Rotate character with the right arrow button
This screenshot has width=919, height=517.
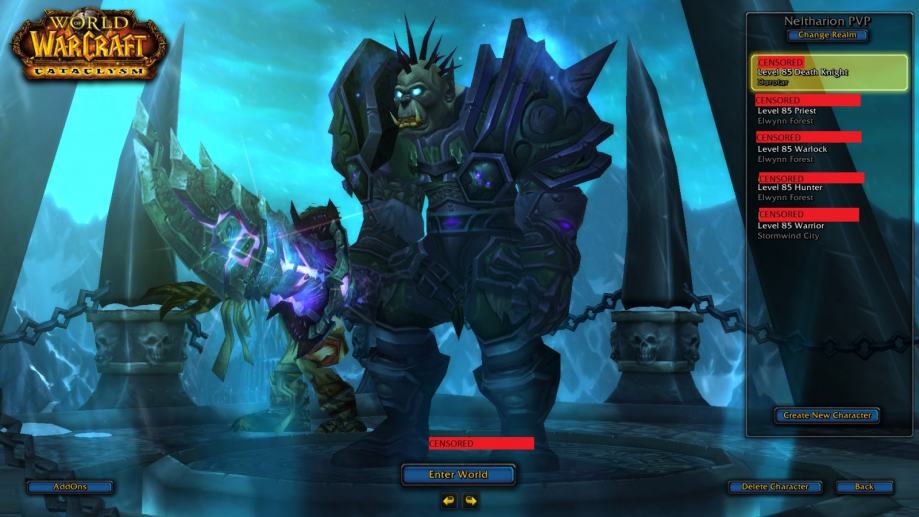point(470,501)
